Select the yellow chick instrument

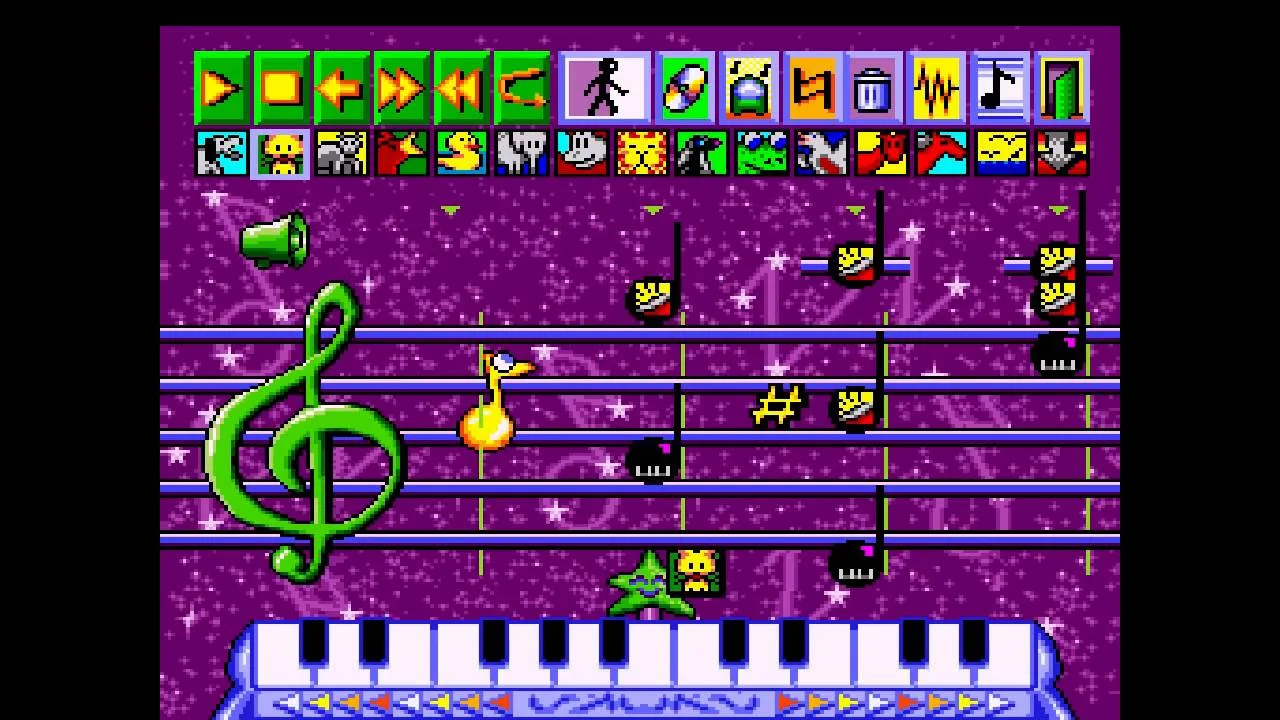pos(281,154)
